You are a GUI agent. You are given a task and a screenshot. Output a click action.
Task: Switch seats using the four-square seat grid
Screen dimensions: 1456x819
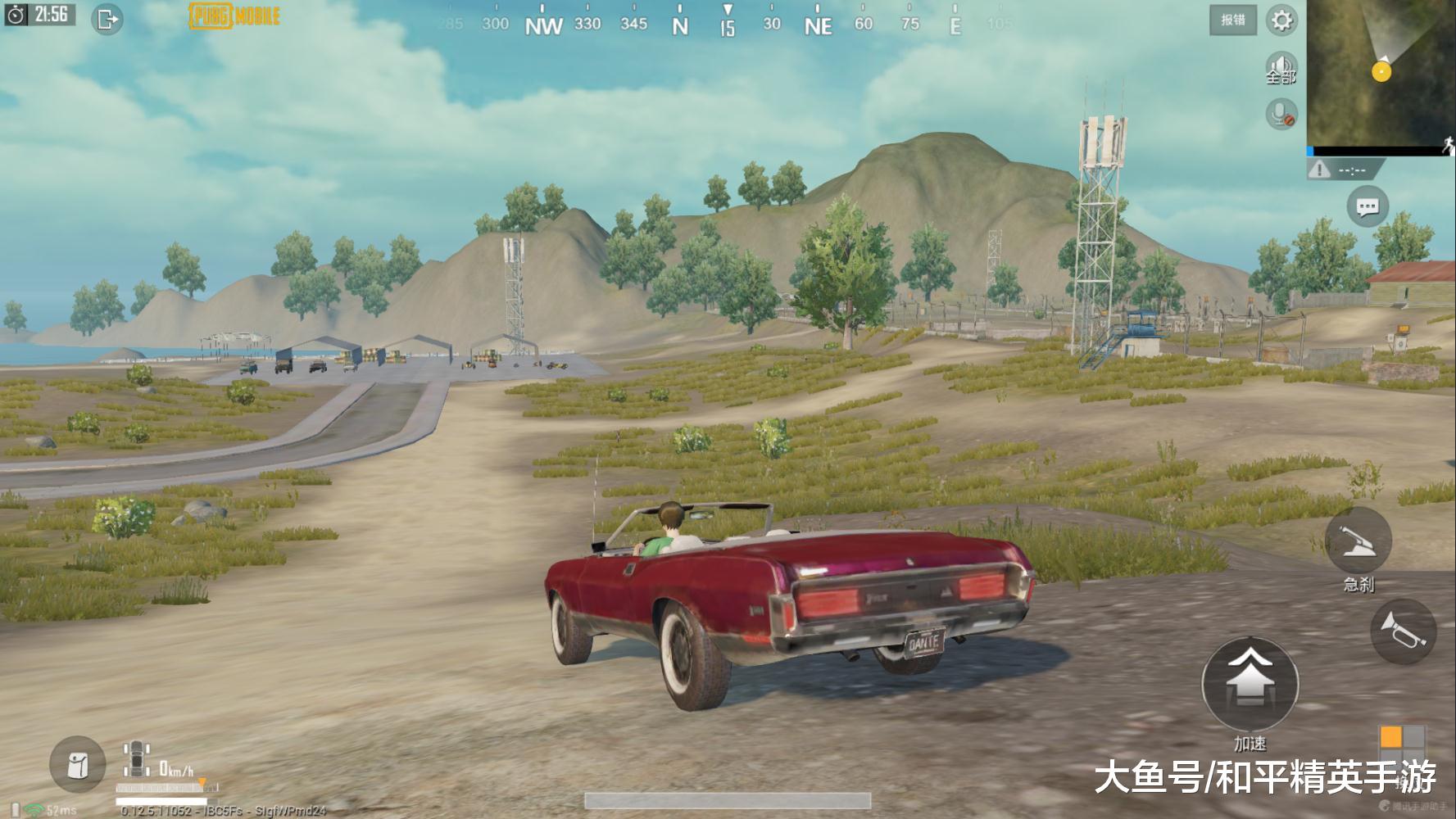pyautogui.click(x=1401, y=747)
